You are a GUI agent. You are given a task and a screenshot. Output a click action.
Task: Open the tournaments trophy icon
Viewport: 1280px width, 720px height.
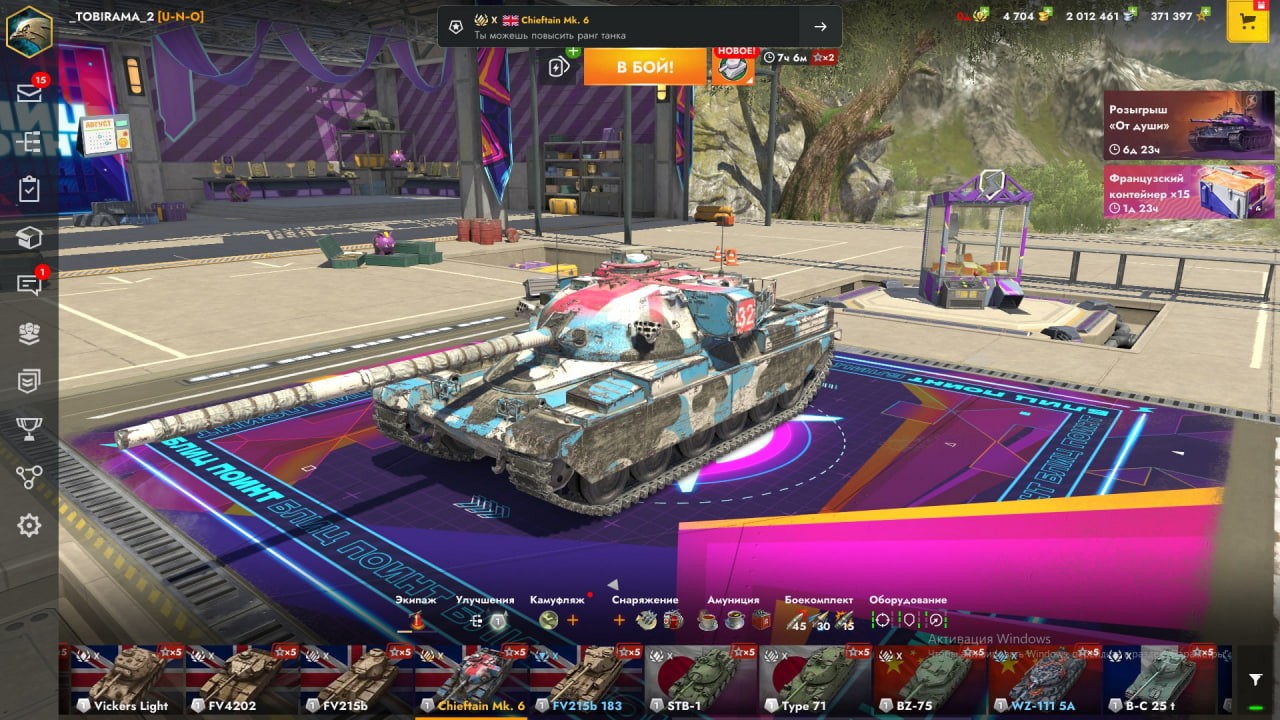29,429
